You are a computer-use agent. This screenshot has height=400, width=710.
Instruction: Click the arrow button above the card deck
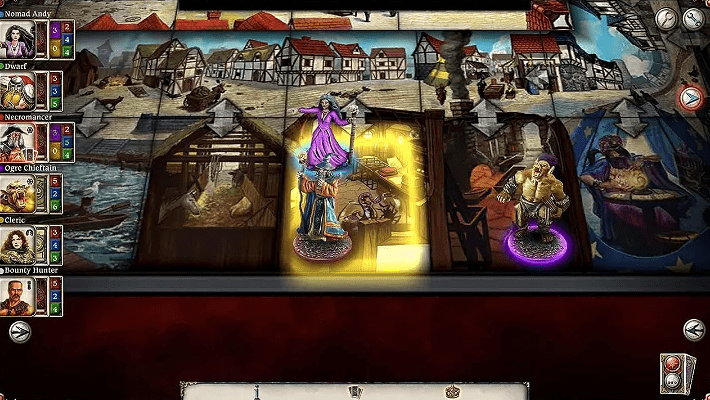(693, 330)
